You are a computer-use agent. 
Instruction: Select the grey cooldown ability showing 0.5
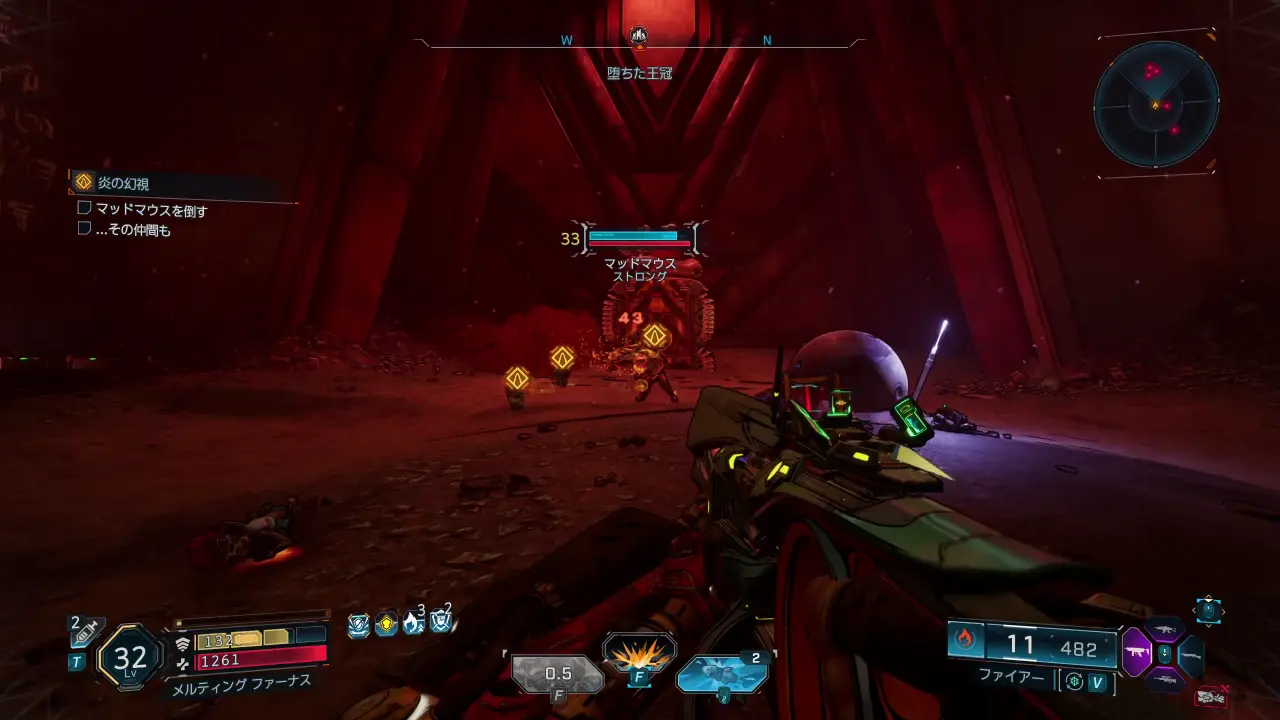558,673
